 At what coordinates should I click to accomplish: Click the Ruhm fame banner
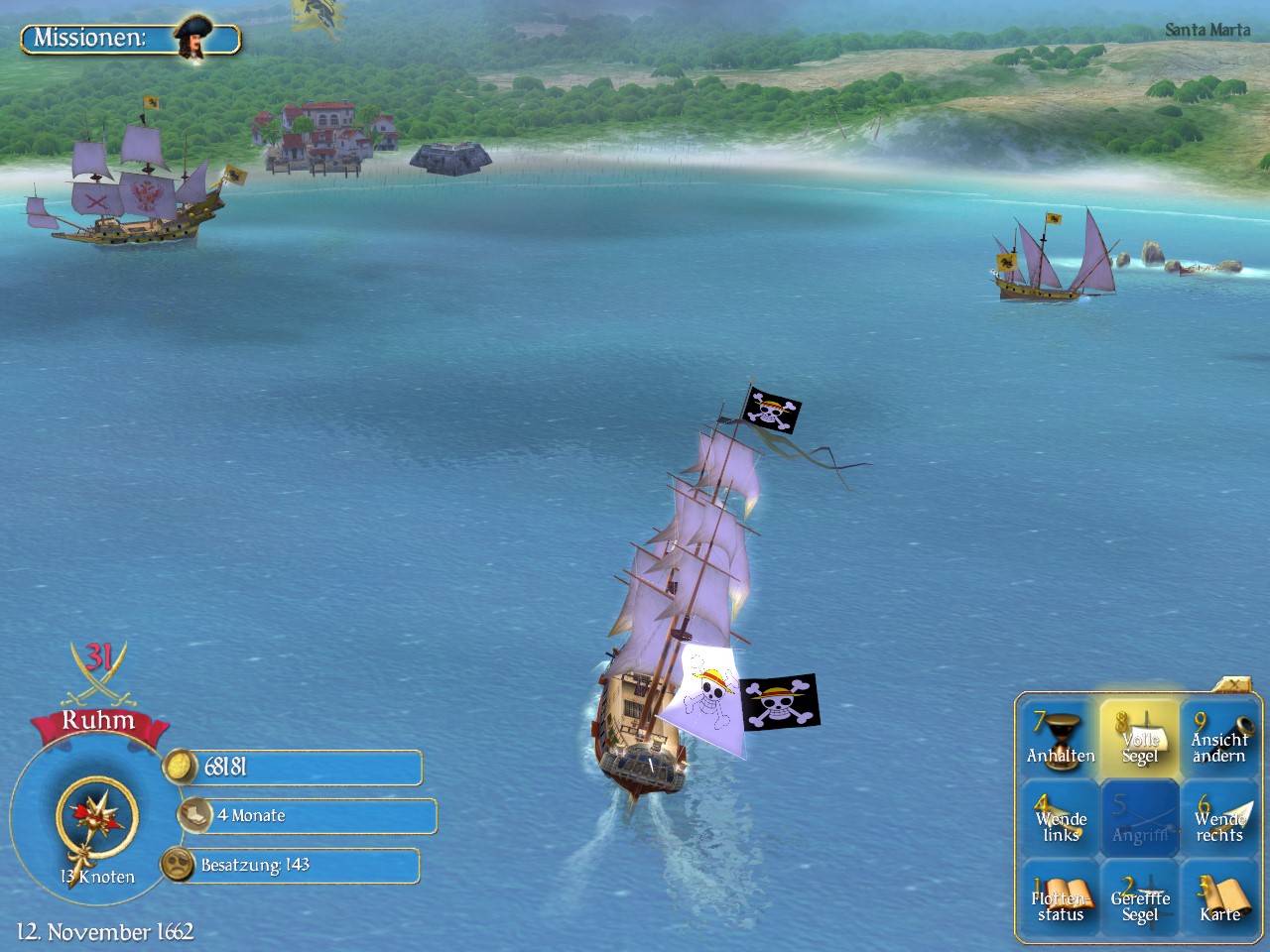97,722
